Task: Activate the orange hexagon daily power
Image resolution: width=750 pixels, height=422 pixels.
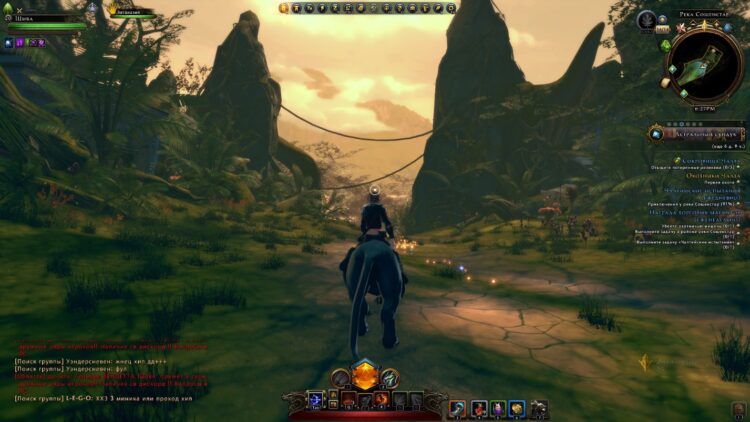Action: 365,373
